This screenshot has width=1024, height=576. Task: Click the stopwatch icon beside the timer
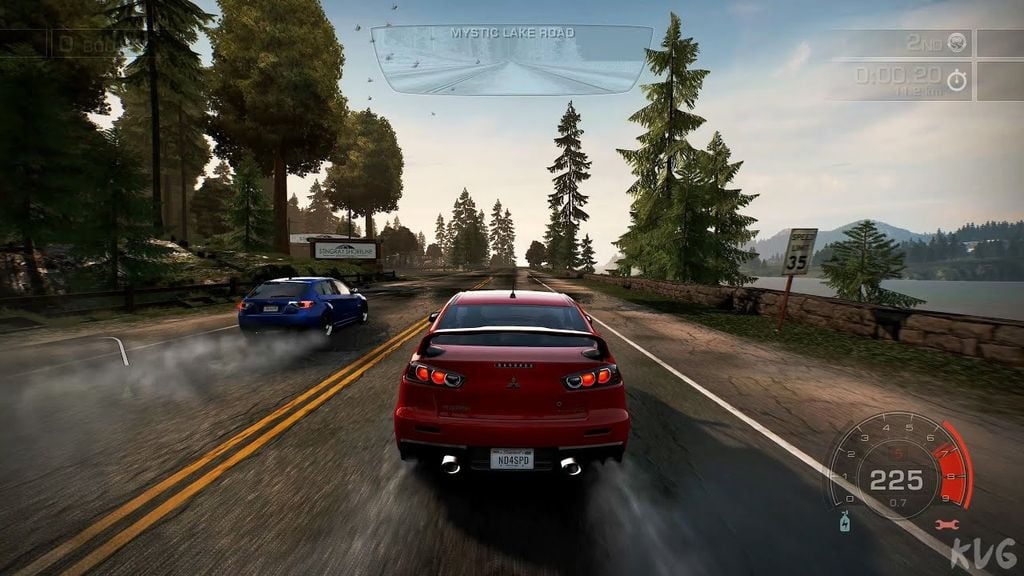pos(957,79)
